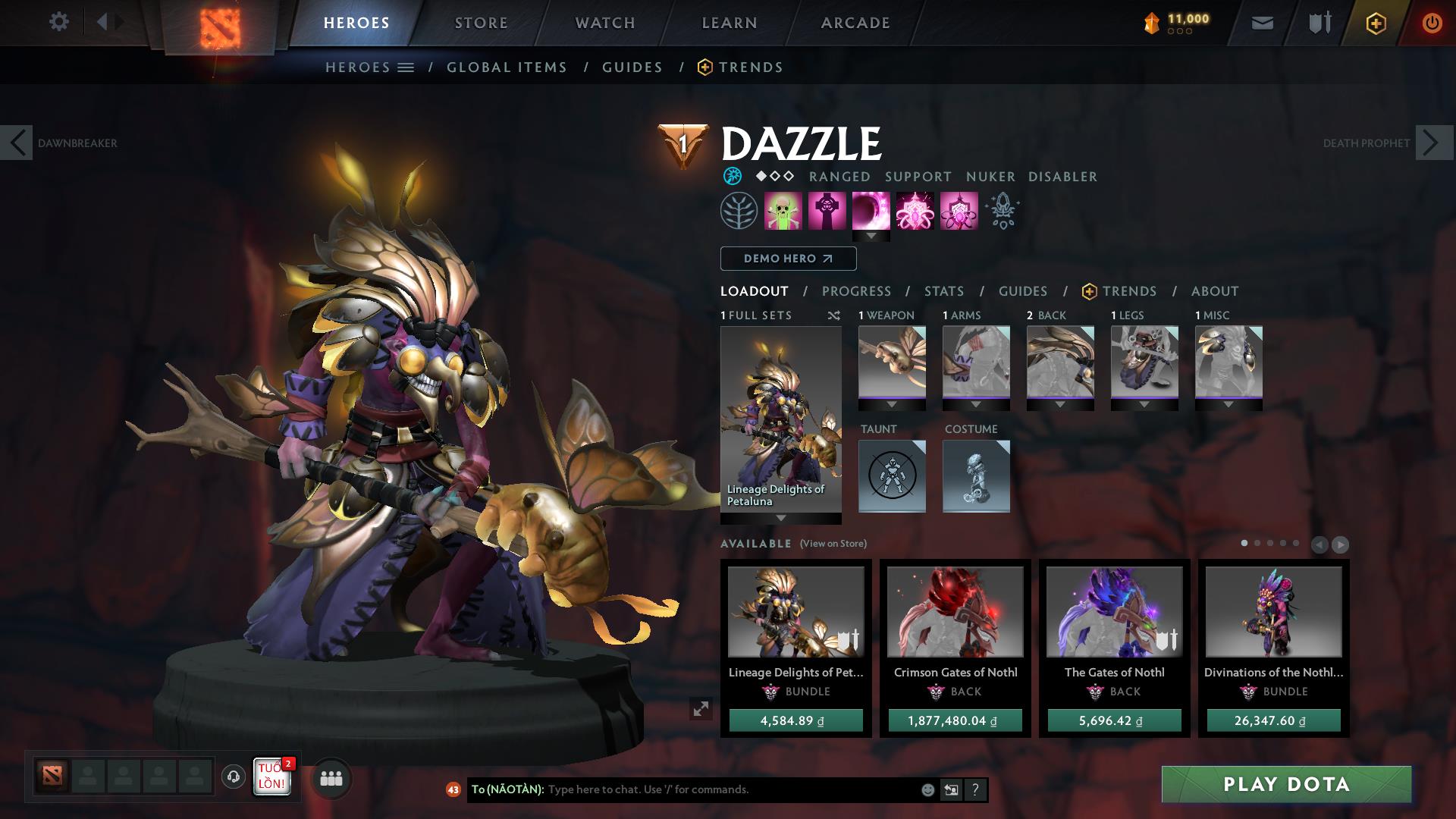This screenshot has height=819, width=1456.
Task: Select the Poison Touch ability icon
Action: [783, 211]
